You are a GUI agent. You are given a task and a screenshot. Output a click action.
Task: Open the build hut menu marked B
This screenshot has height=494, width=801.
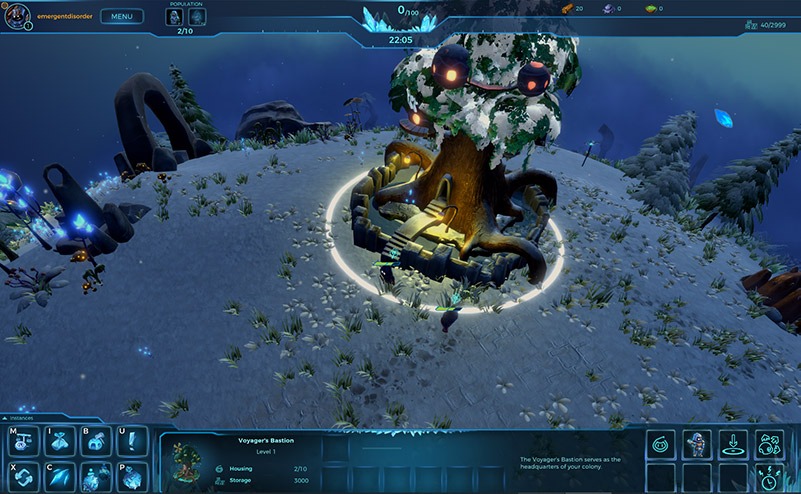pyautogui.click(x=96, y=441)
